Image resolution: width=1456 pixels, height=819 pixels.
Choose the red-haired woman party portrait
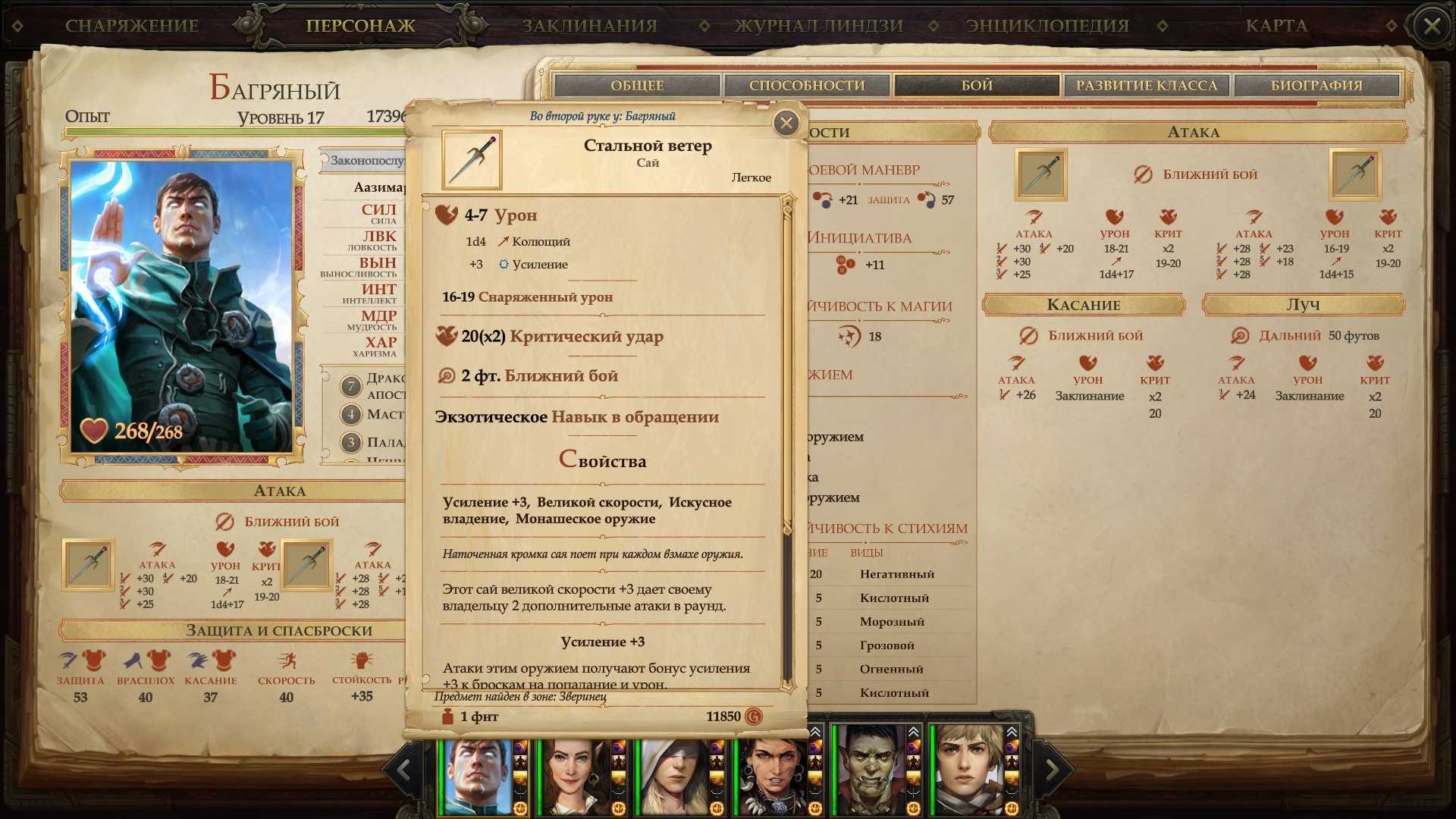575,770
